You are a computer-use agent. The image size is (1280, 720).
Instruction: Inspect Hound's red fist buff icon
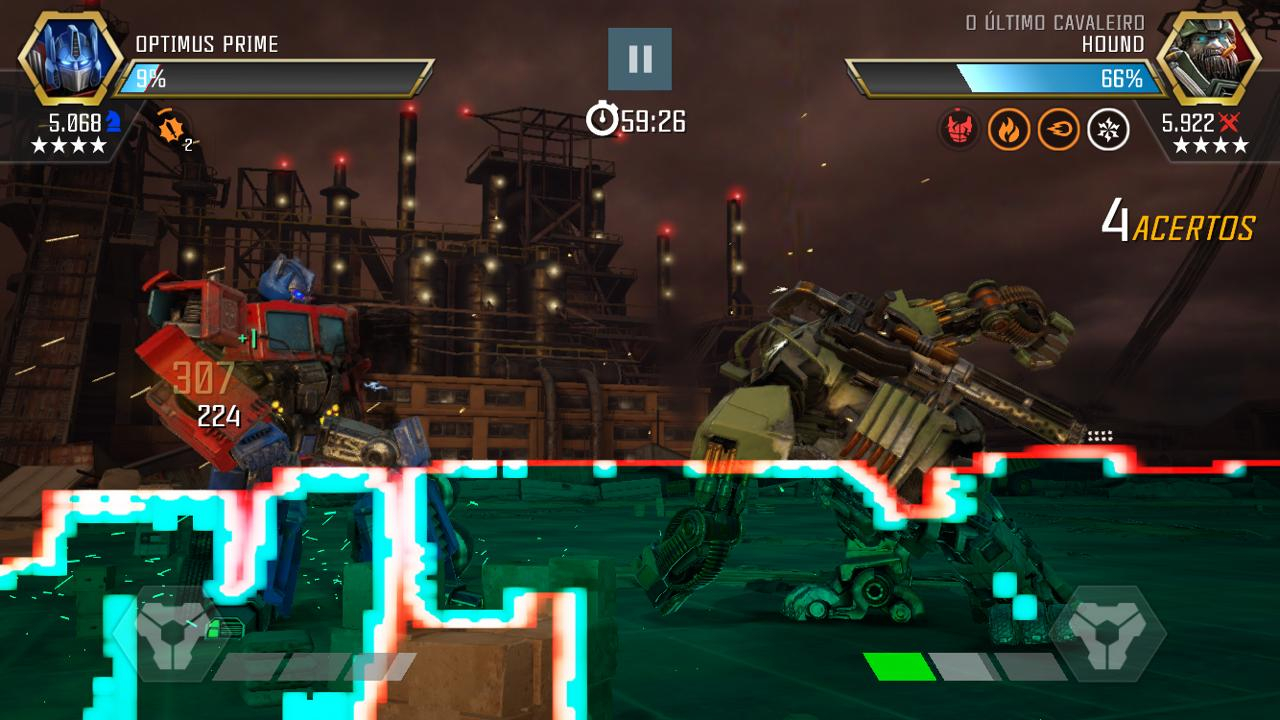pyautogui.click(x=958, y=129)
